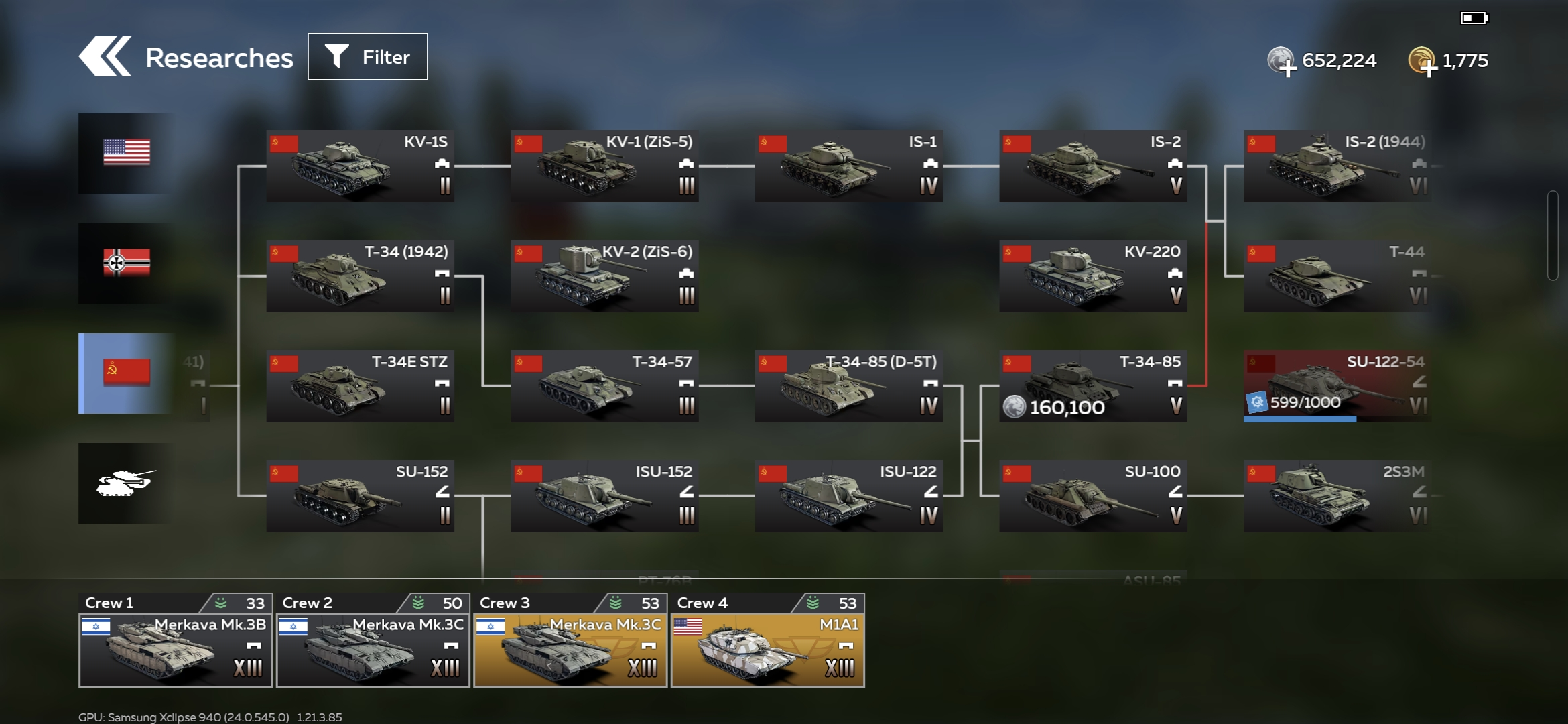
Task: Select the KV-220 tank
Action: coord(1093,276)
